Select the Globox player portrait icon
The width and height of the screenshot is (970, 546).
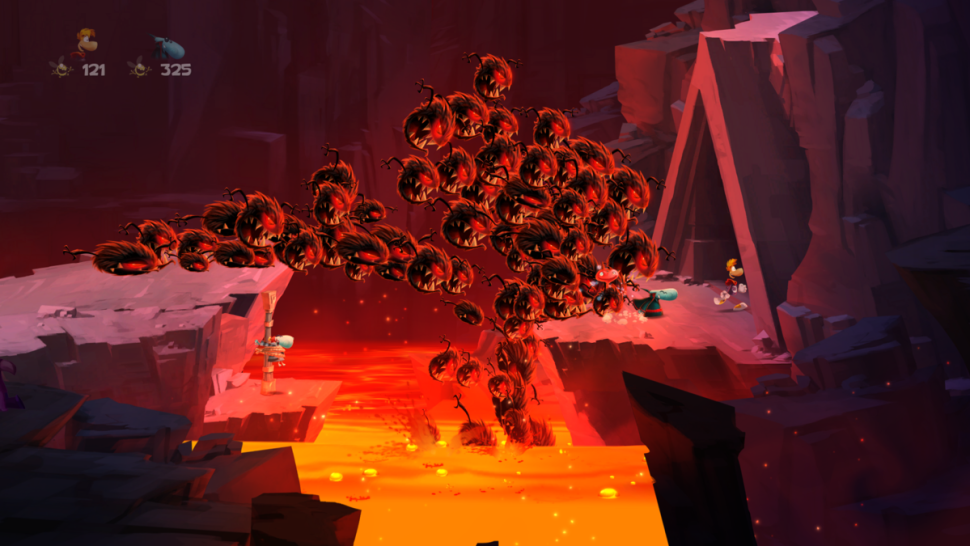(167, 46)
